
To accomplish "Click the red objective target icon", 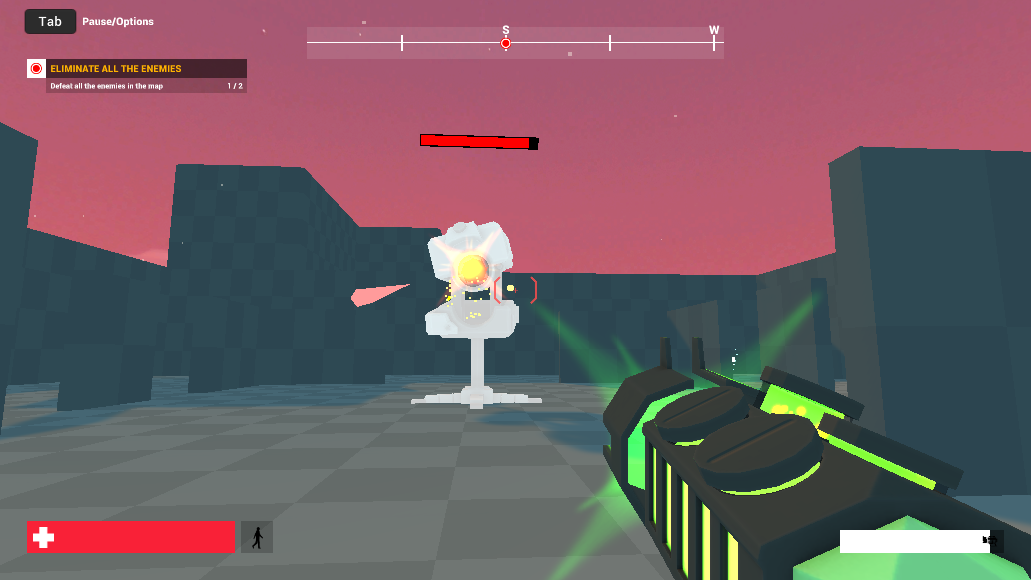I will tap(37, 69).
